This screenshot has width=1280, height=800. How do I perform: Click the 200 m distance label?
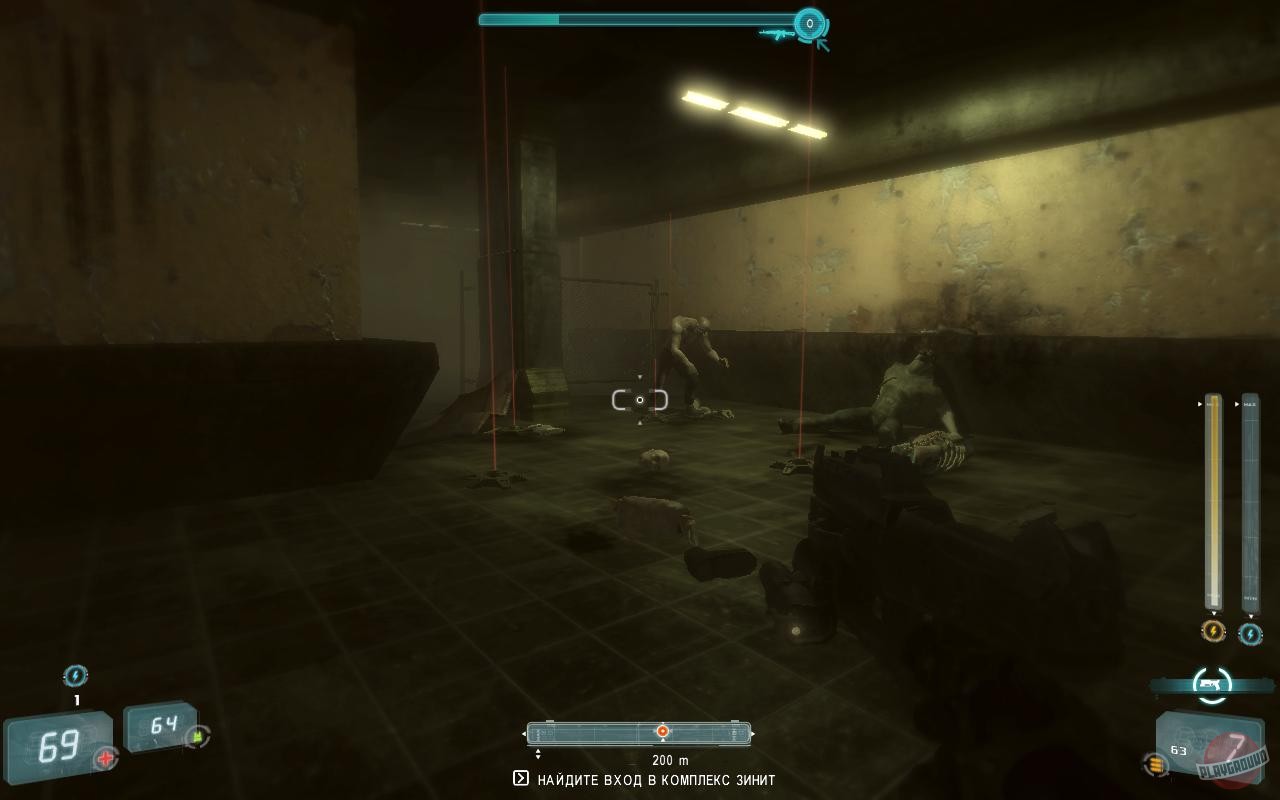(671, 760)
